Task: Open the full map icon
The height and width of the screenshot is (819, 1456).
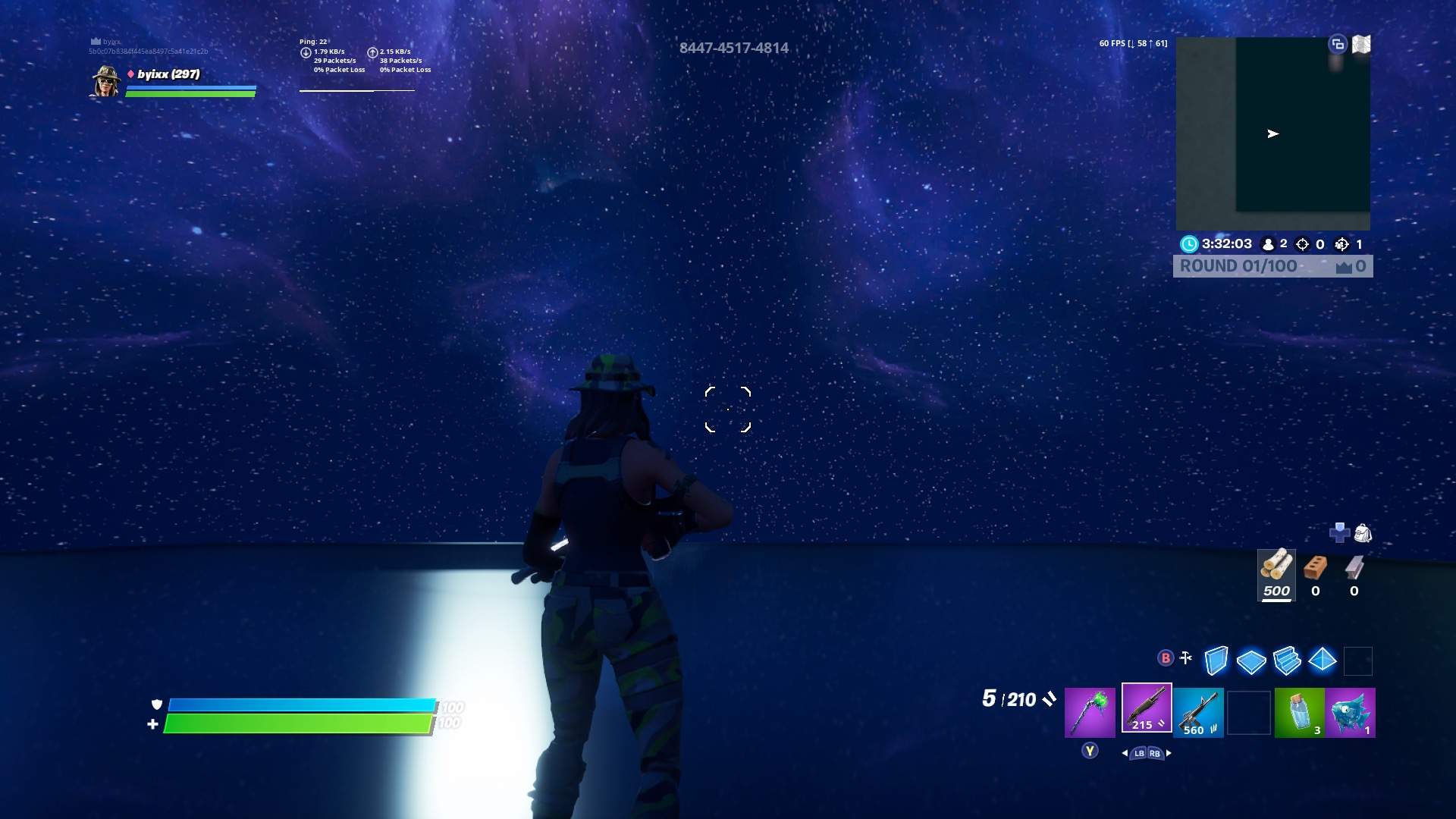Action: (1361, 45)
